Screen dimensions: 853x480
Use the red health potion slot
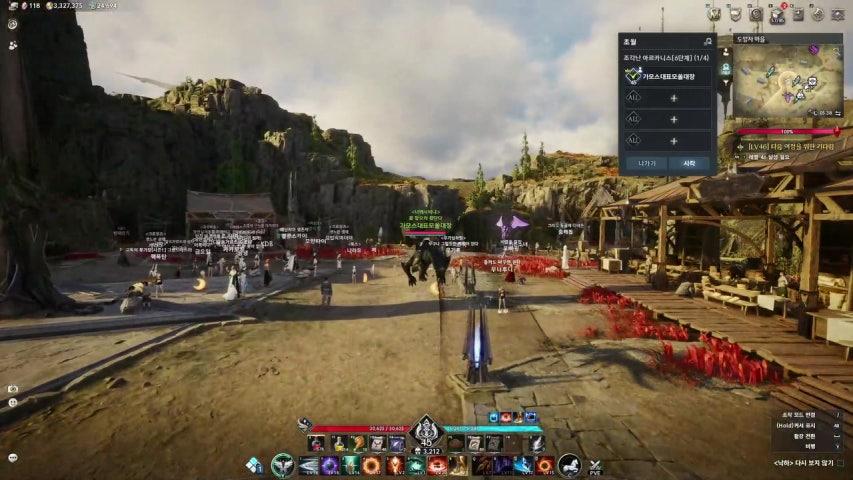tap(316, 444)
